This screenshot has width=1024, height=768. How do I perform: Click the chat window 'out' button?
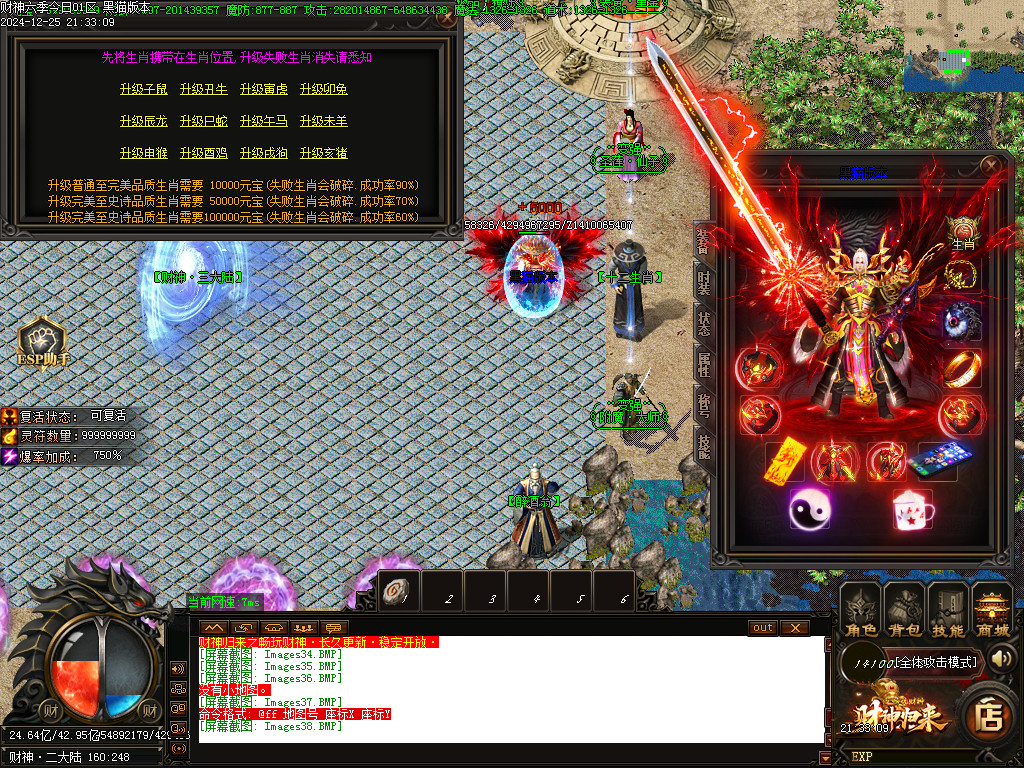pyautogui.click(x=762, y=628)
